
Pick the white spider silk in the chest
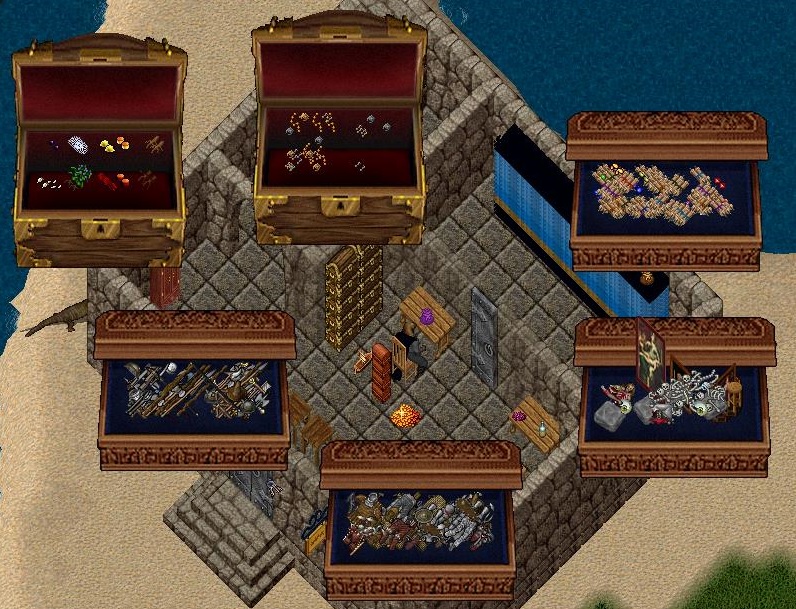79,145
